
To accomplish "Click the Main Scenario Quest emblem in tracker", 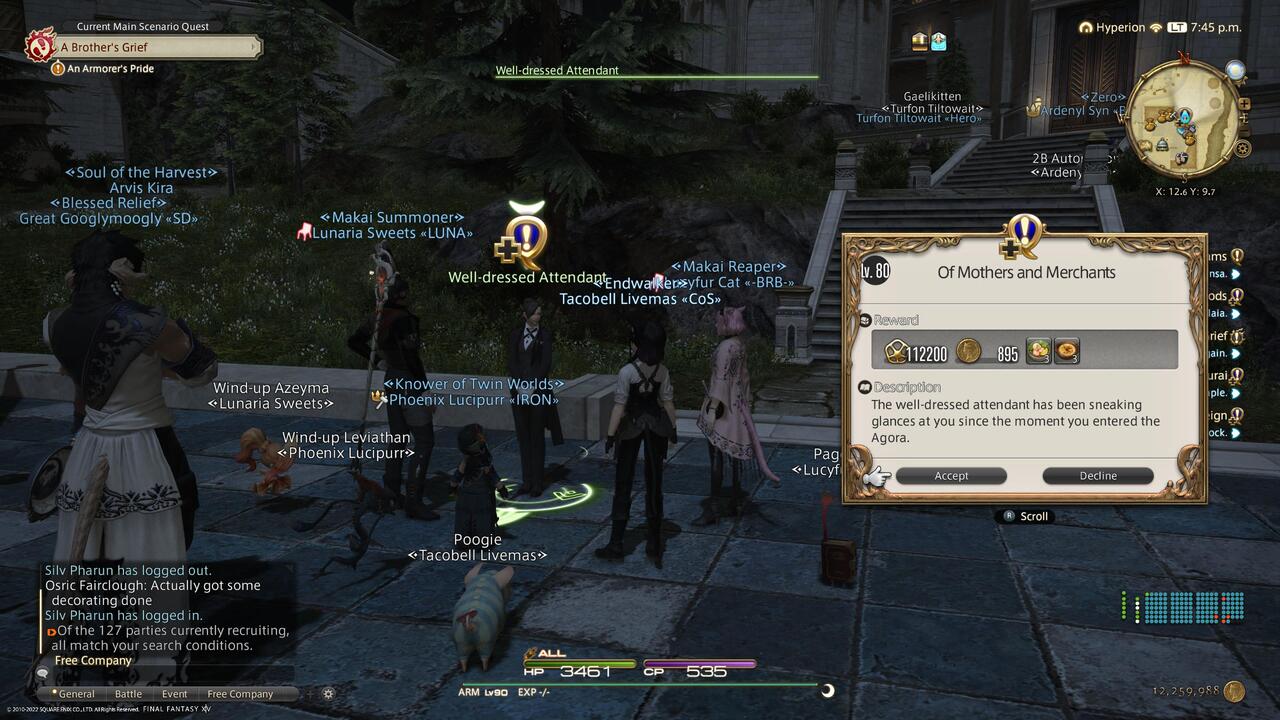I will 40,45.
